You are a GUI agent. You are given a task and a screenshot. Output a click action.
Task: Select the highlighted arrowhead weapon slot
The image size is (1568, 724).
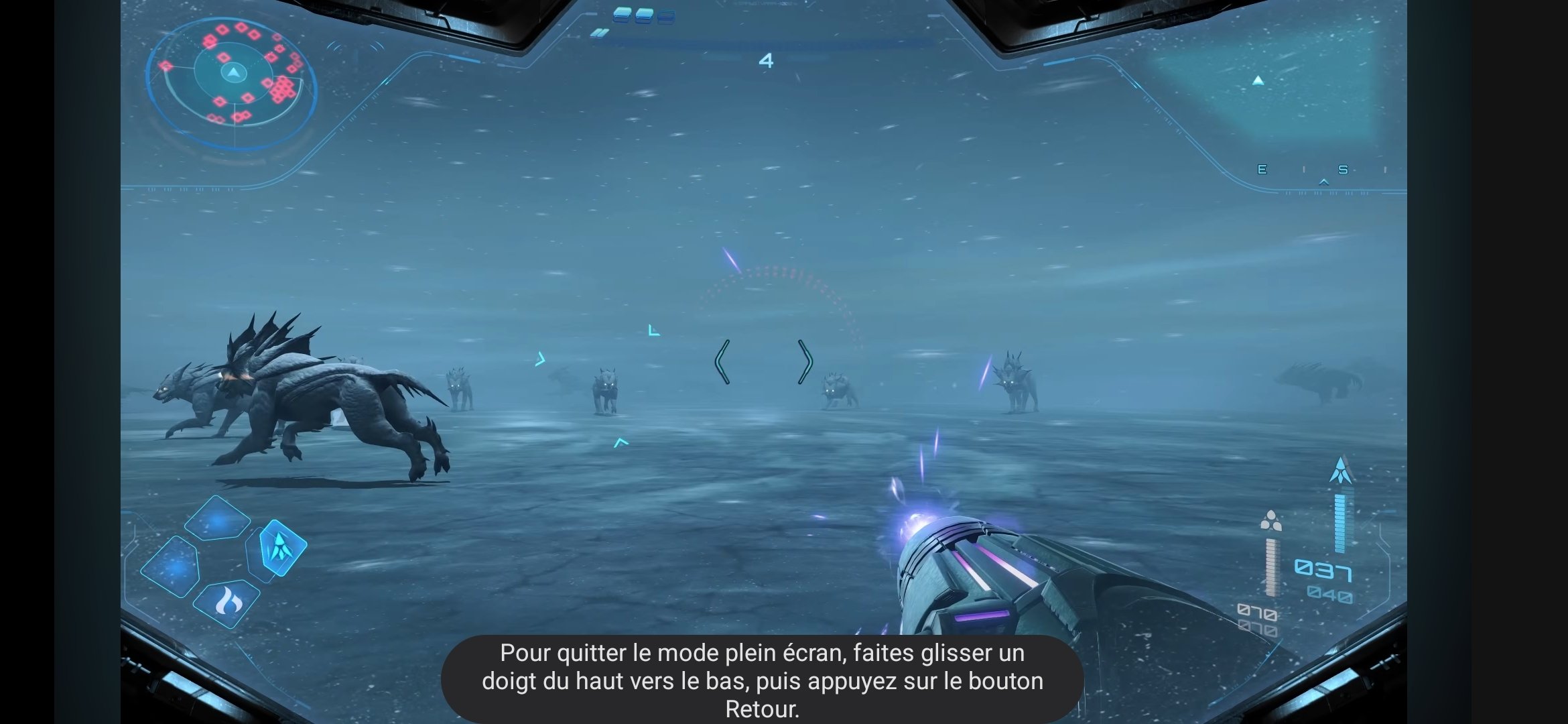[x=282, y=547]
